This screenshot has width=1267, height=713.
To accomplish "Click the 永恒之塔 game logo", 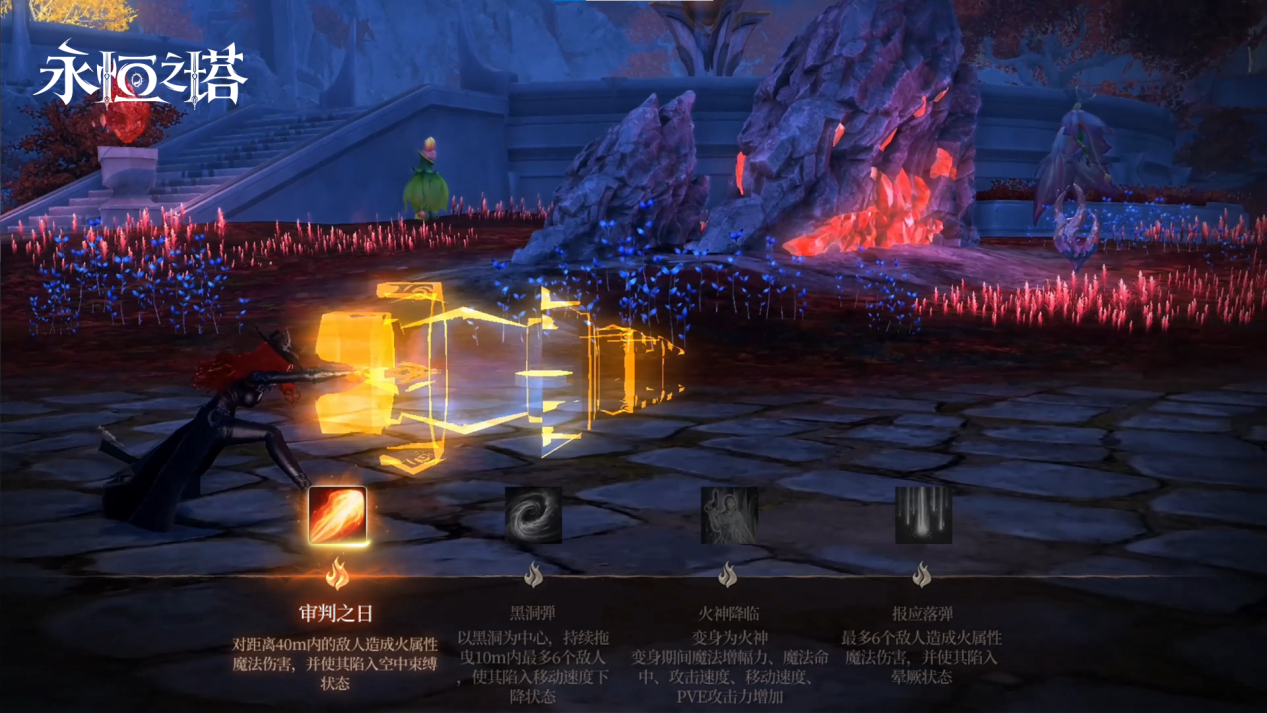I will tap(139, 73).
